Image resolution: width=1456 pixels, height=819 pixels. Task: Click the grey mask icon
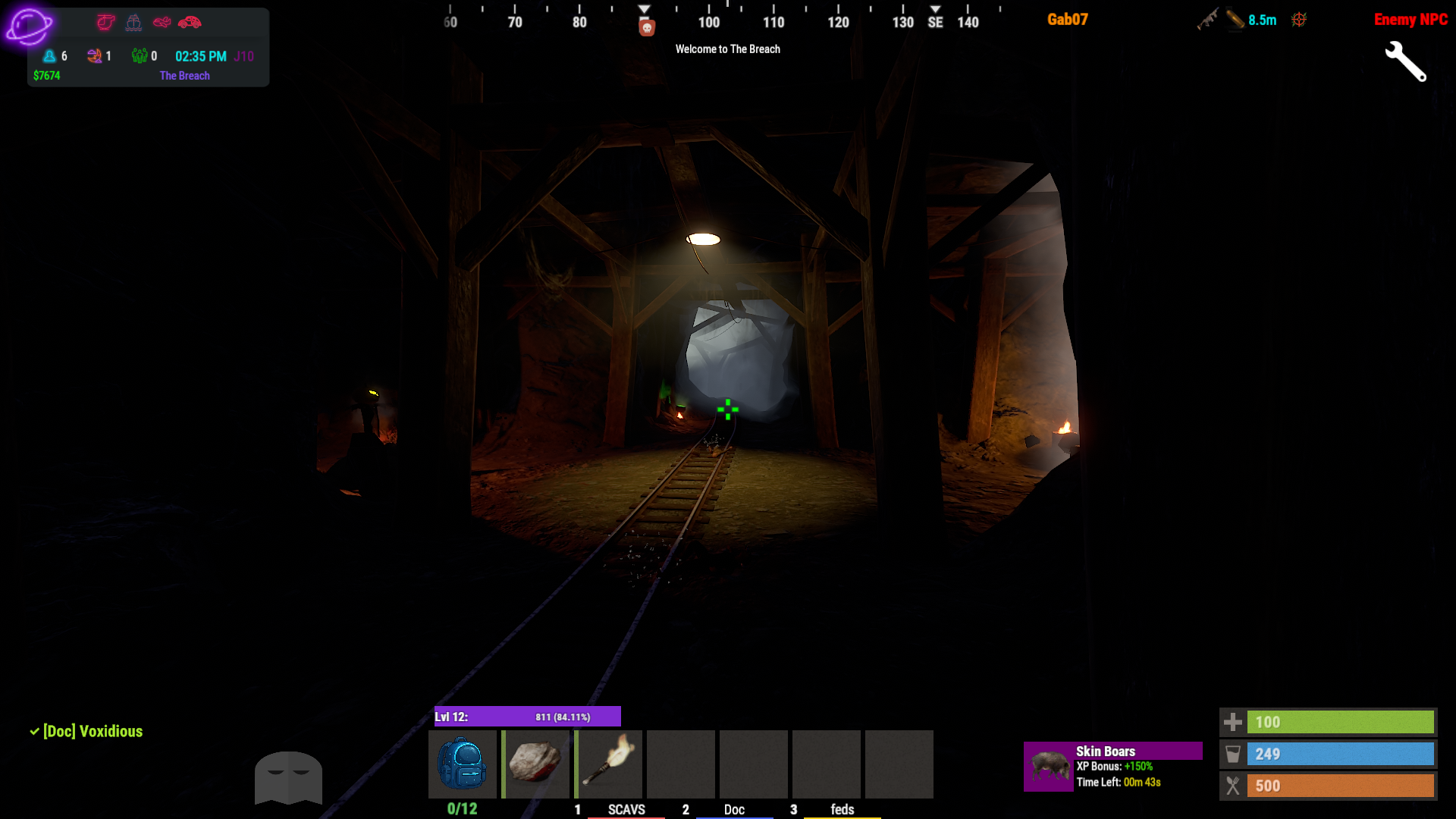288,777
